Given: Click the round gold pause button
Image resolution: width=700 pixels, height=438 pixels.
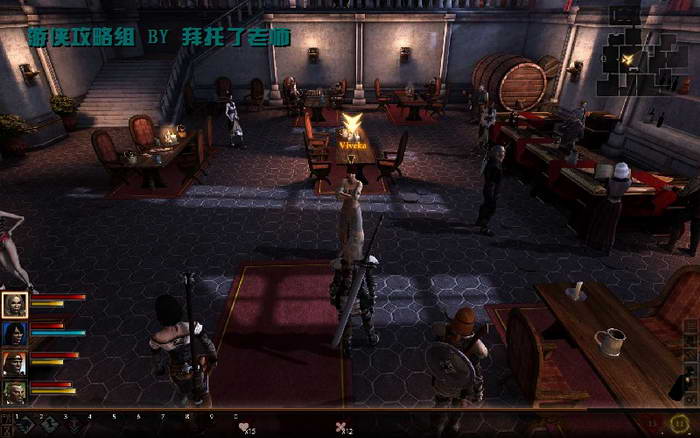Looking at the screenshot, I should point(680,424).
